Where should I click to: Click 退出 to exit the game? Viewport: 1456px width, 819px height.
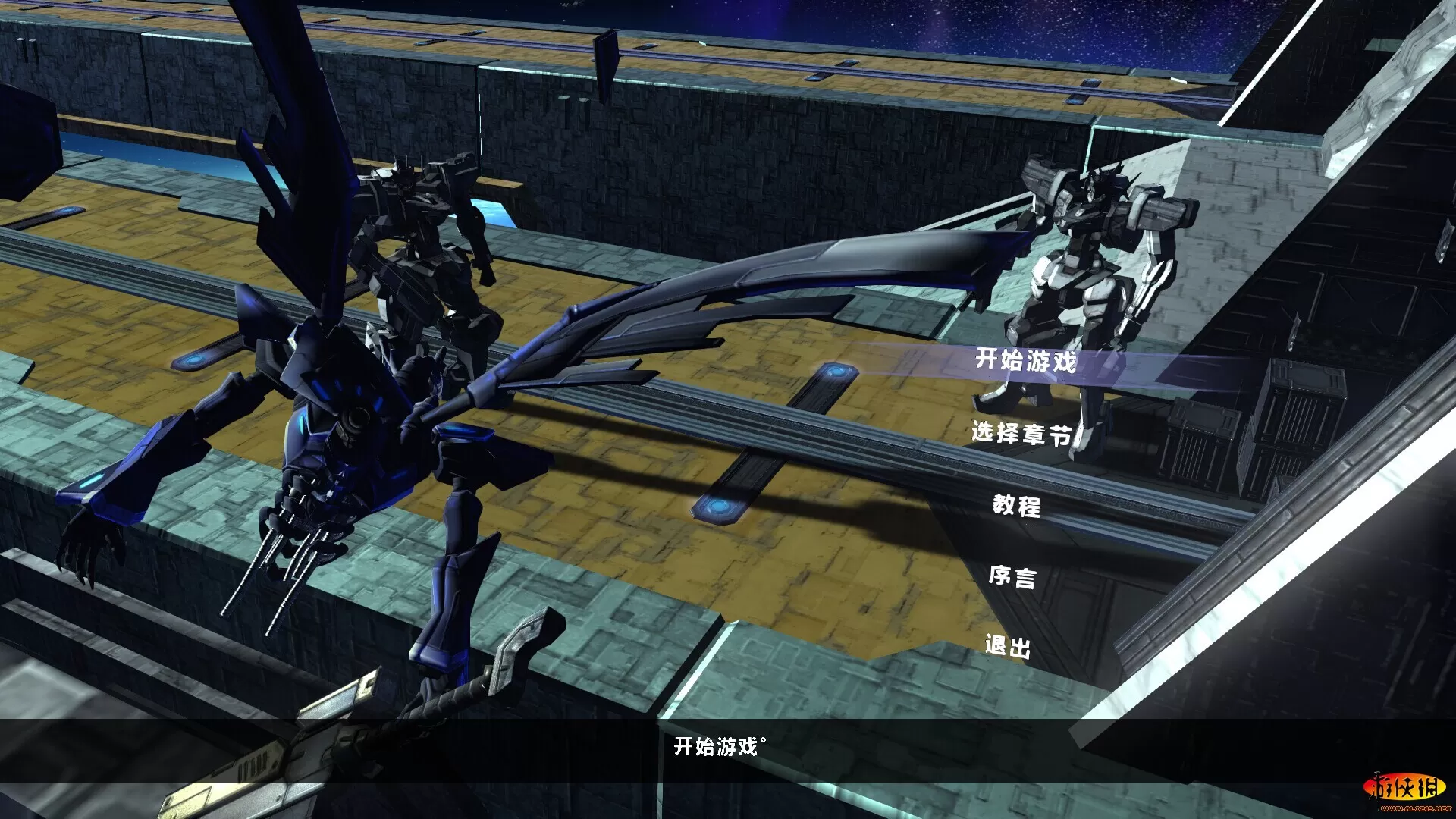[1008, 646]
